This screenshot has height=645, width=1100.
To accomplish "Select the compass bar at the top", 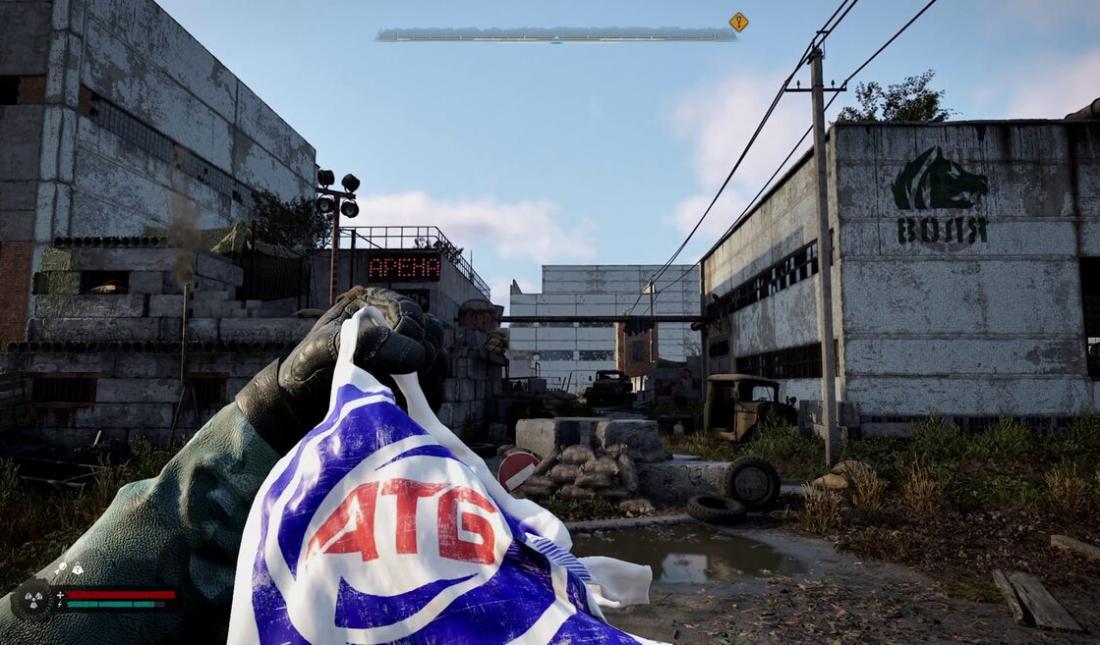I will [556, 35].
